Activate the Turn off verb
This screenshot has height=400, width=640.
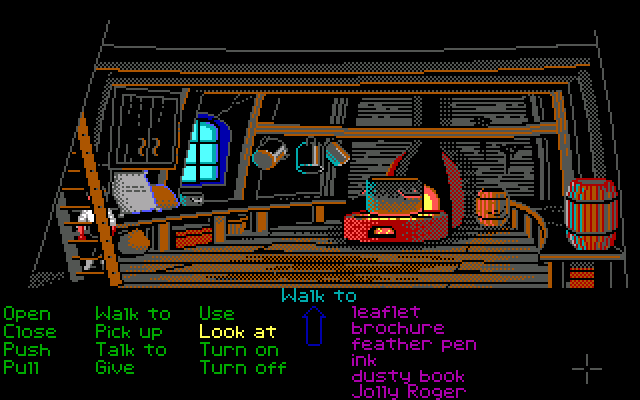click(x=243, y=367)
